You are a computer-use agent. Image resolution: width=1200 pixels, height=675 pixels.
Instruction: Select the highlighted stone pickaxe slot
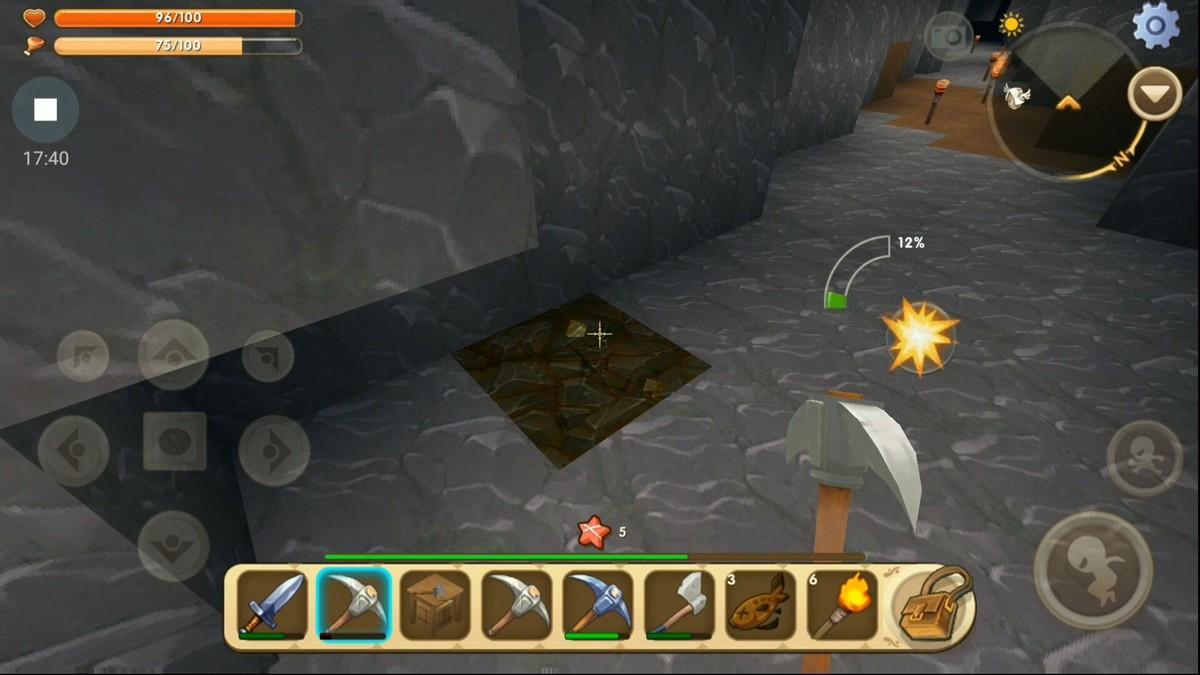353,604
